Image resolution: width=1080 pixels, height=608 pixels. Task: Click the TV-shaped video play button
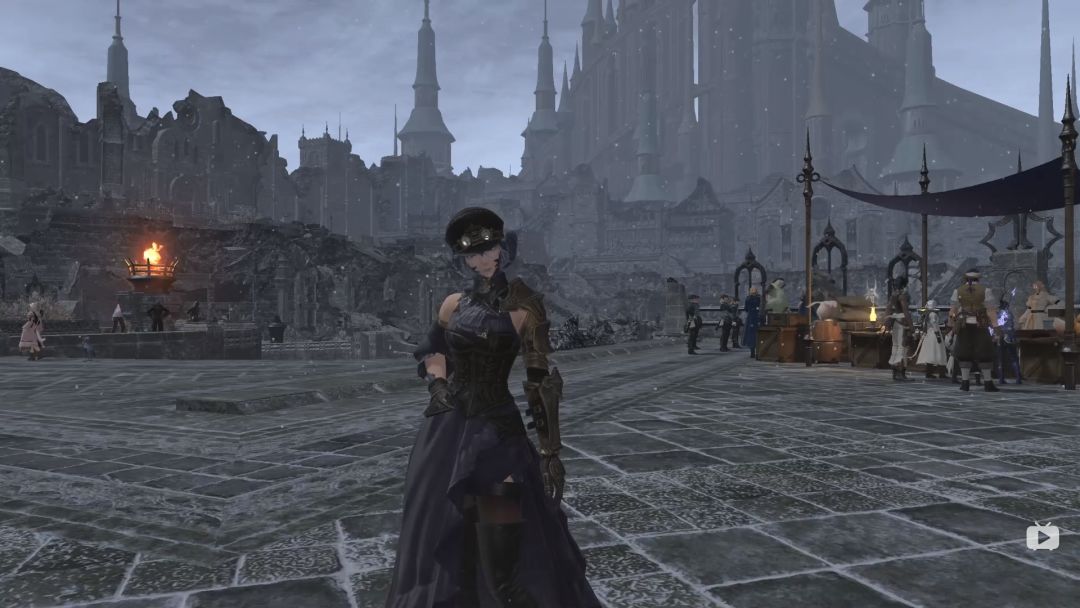[1042, 537]
